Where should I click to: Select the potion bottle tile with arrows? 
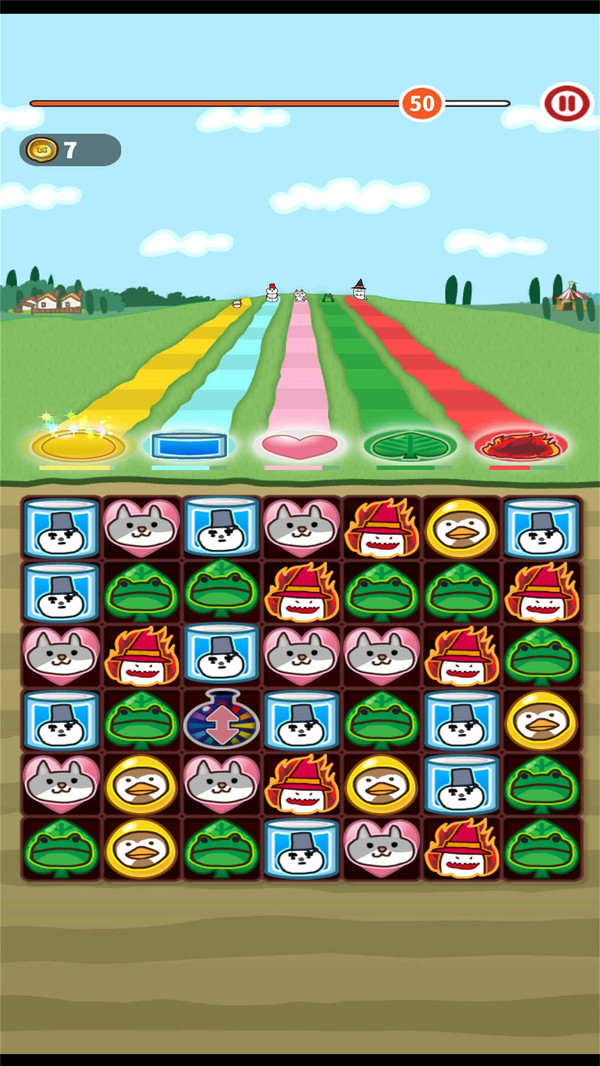click(x=221, y=719)
